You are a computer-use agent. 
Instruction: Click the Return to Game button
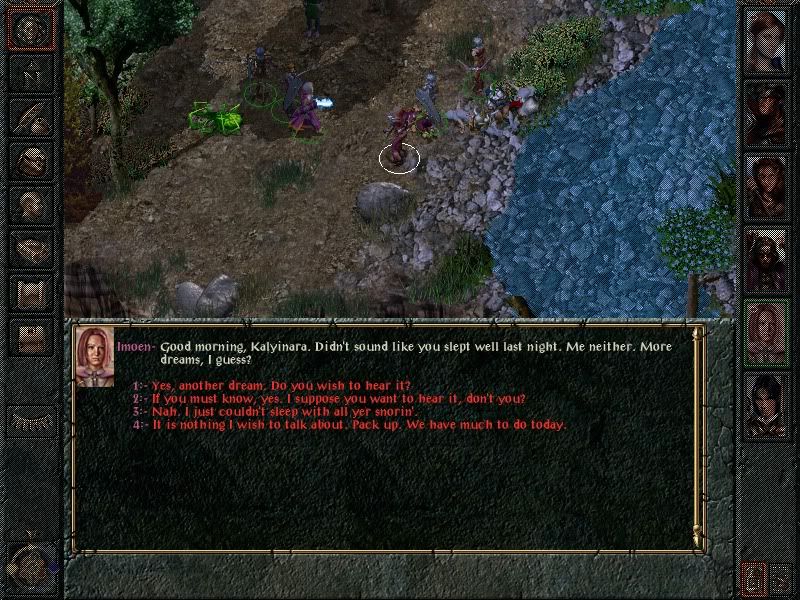point(31,28)
